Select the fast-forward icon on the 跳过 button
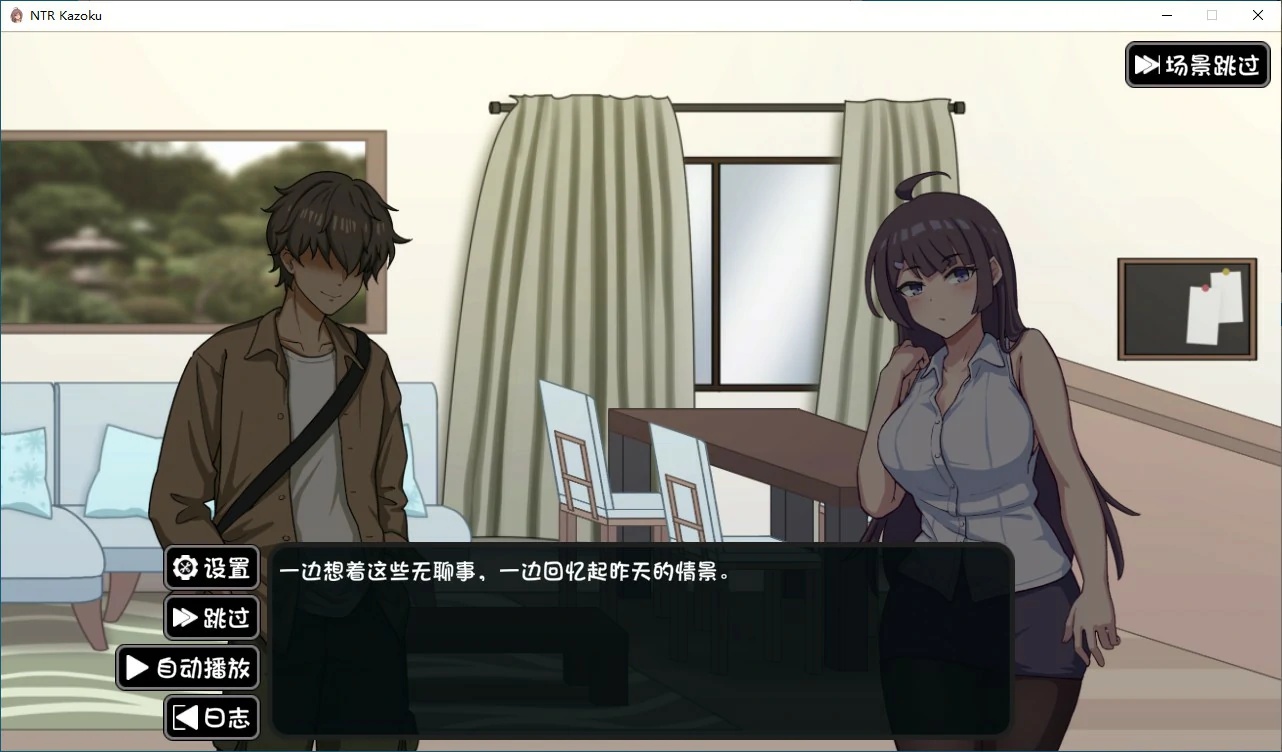Screen dimensions: 1282x752 (184, 617)
